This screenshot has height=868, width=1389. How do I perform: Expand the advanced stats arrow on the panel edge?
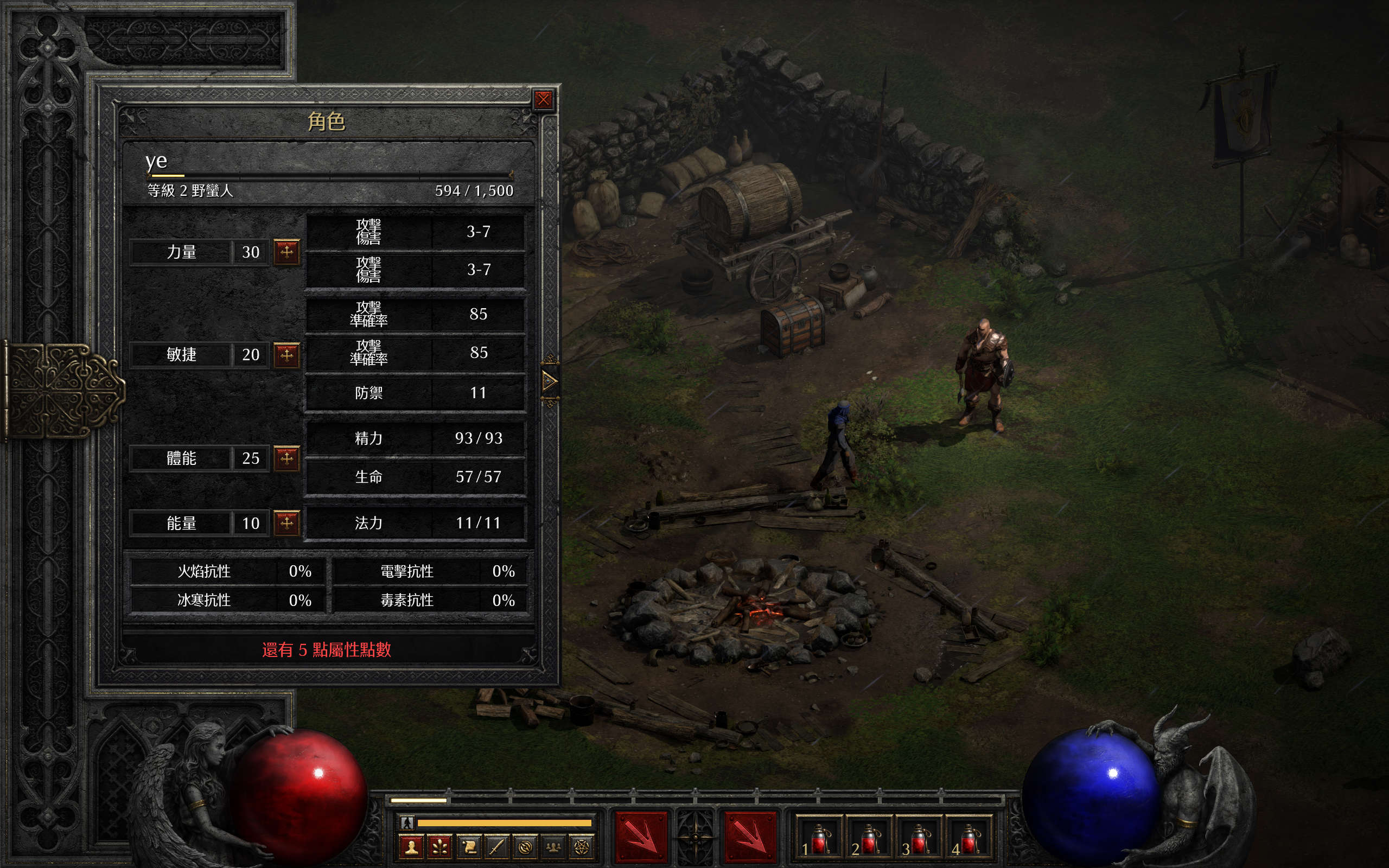point(549,381)
